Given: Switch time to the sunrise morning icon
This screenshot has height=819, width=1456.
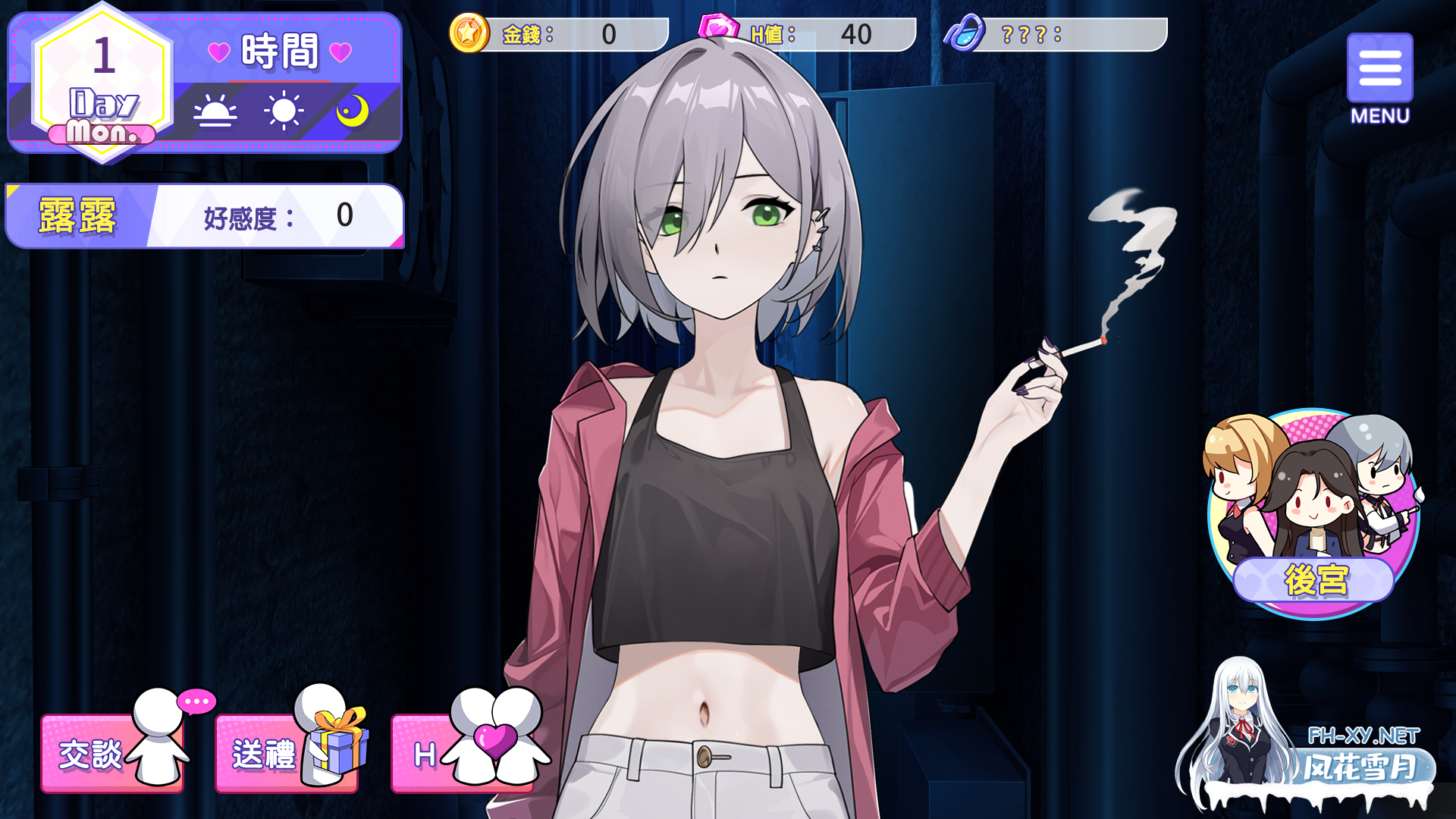Looking at the screenshot, I should [215, 112].
